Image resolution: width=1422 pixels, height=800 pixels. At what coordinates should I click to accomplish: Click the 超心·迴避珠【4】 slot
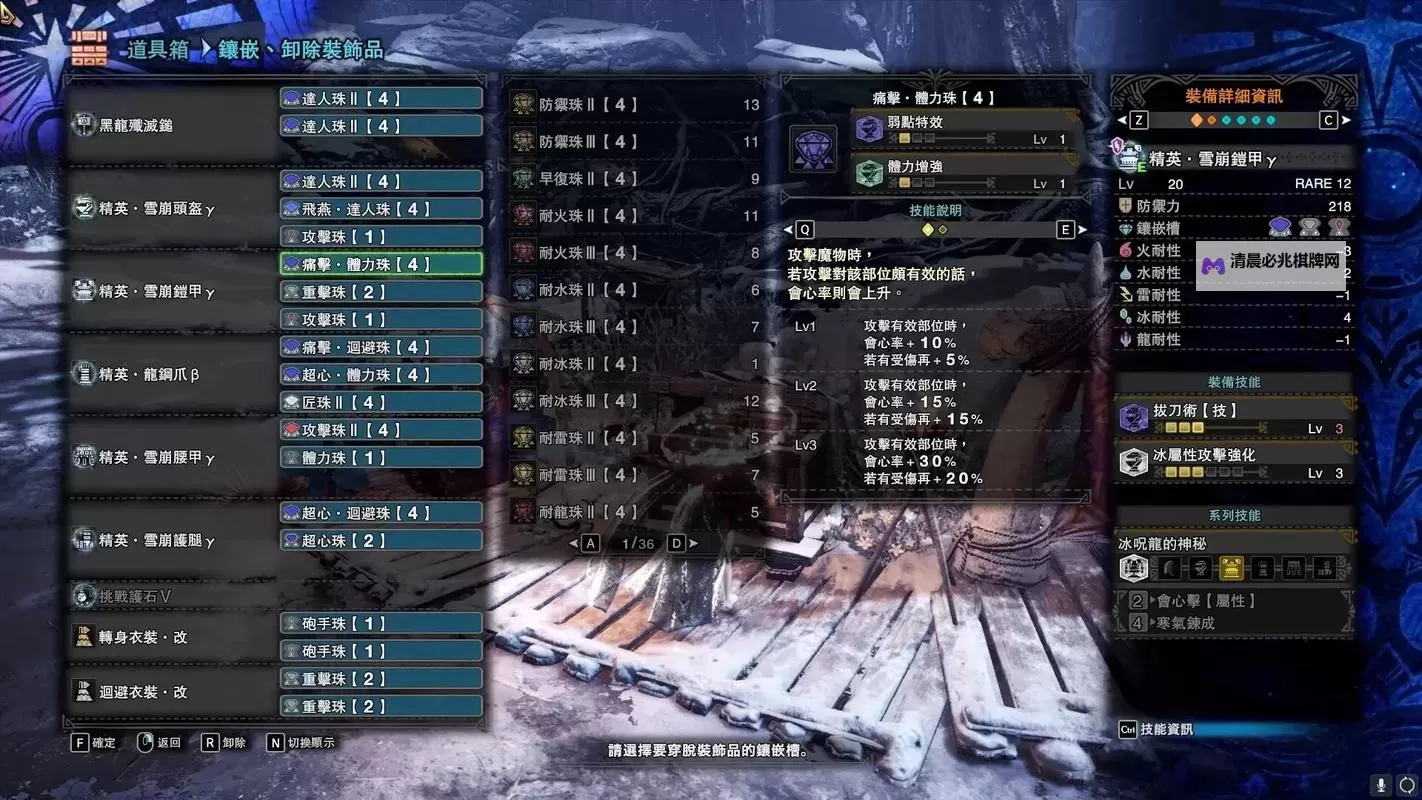pos(381,513)
